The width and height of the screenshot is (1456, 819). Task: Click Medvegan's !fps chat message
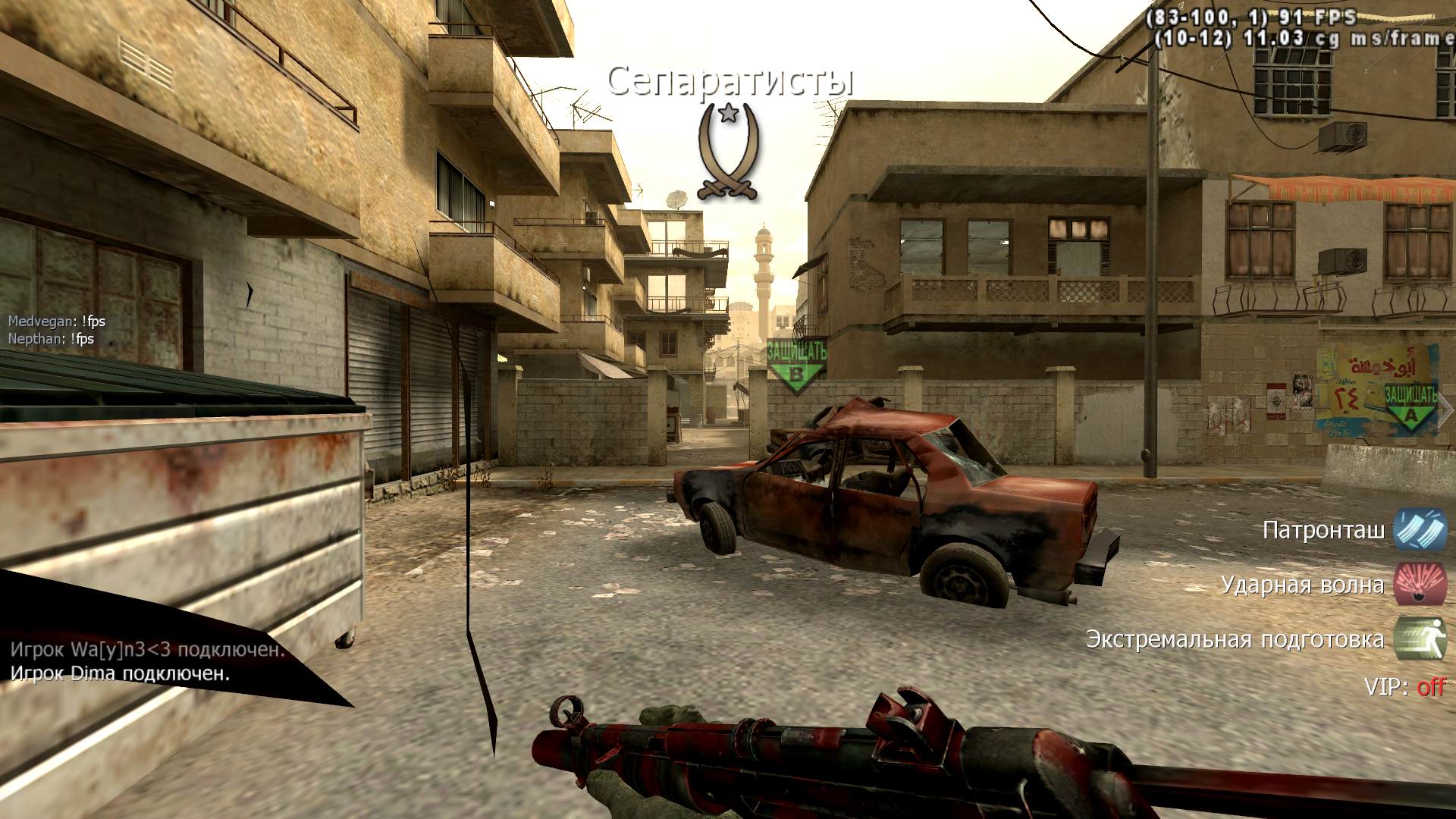pos(57,322)
